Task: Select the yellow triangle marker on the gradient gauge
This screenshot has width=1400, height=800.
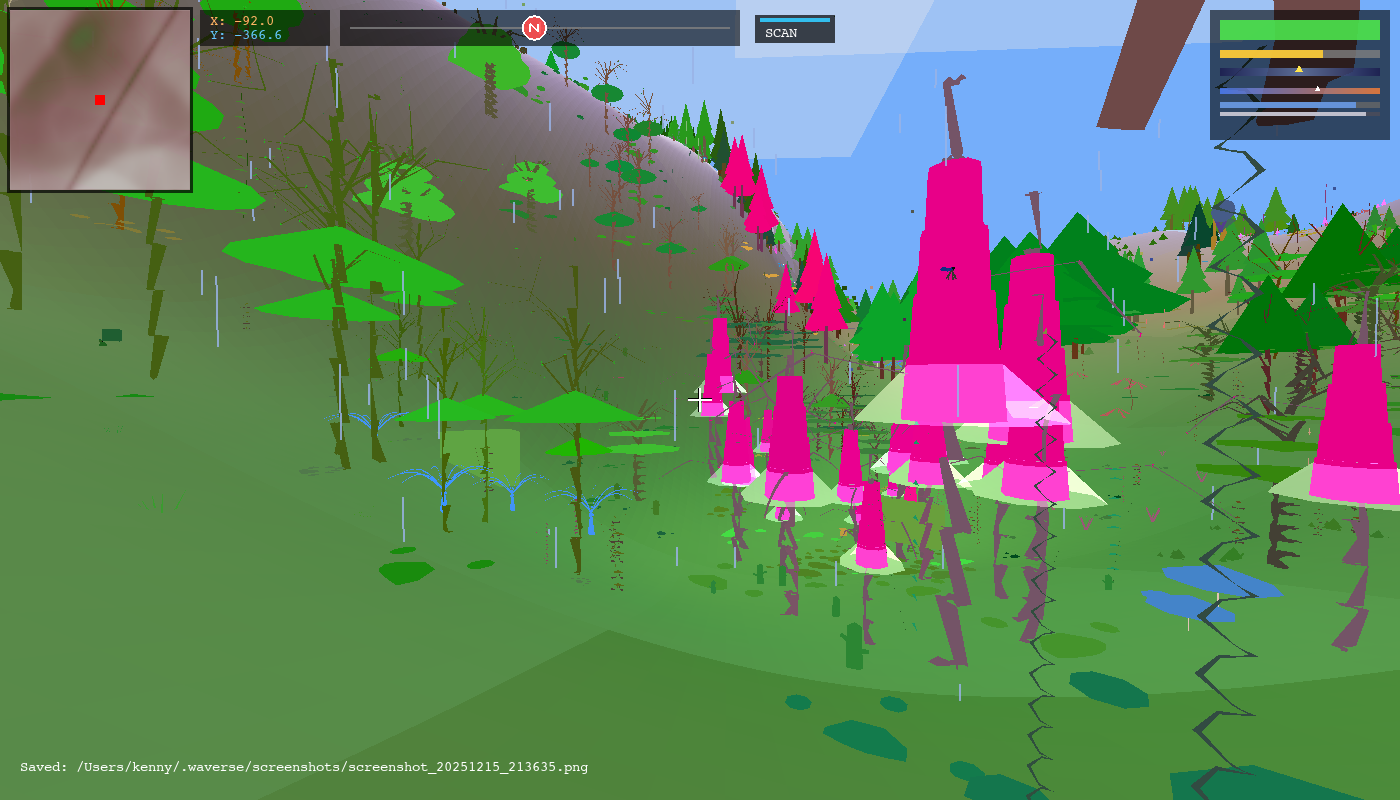Action: point(1300,68)
